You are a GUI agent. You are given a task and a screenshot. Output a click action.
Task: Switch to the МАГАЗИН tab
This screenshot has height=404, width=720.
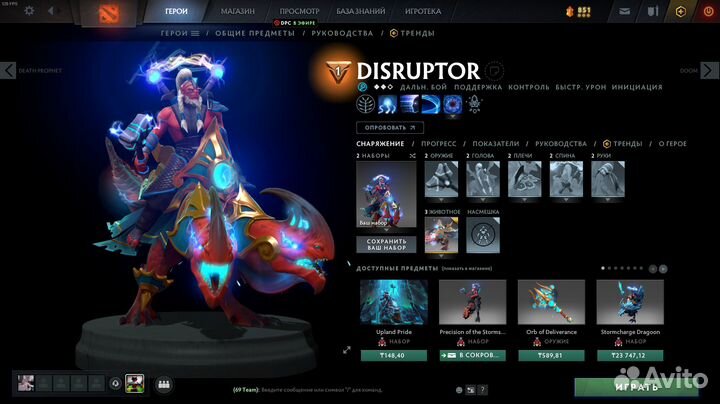pyautogui.click(x=236, y=11)
